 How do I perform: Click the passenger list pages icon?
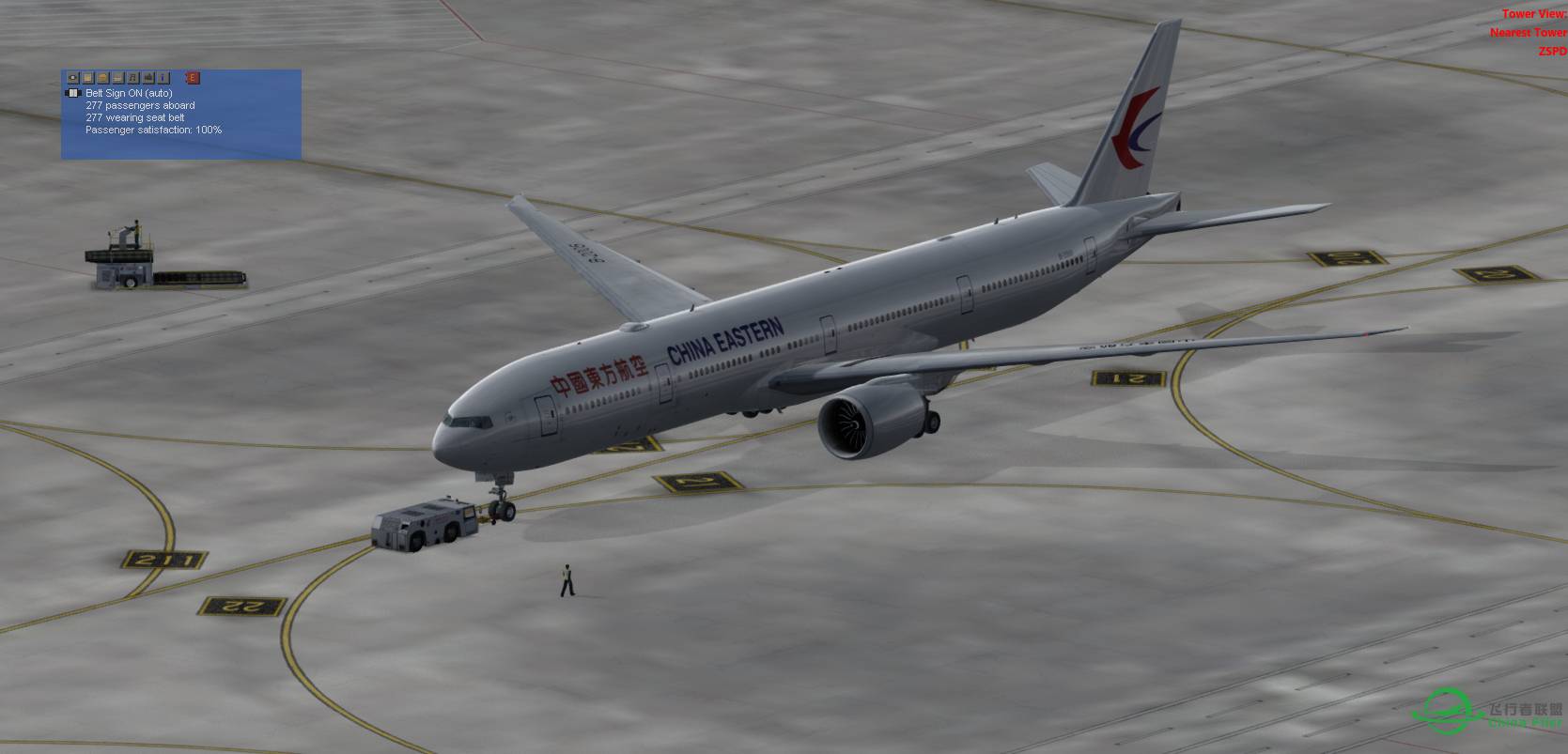[x=102, y=78]
